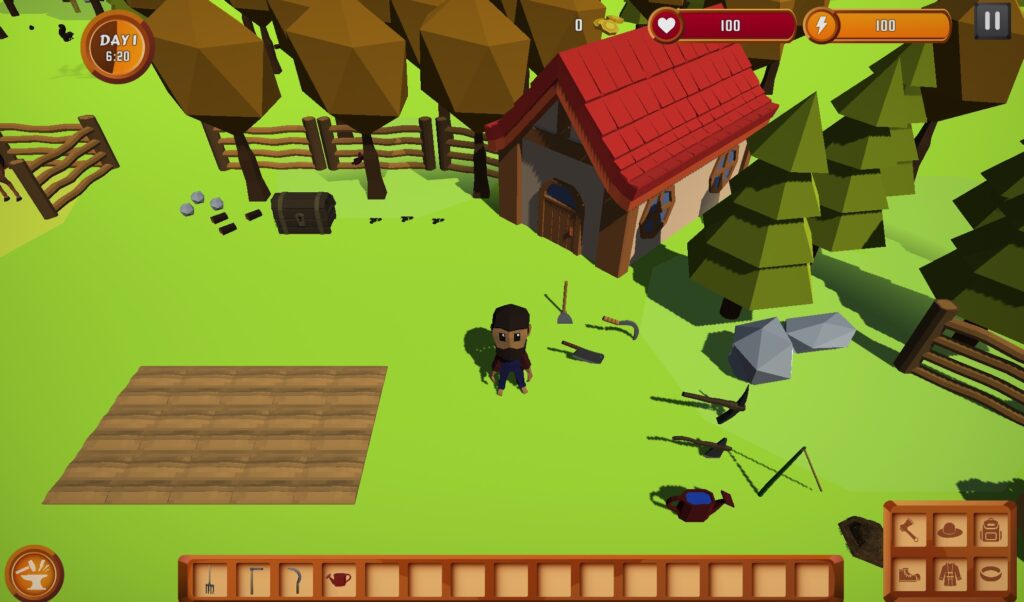Screen dimensions: 1024x602
Task: Pause the game with the pause button
Action: 992,21
